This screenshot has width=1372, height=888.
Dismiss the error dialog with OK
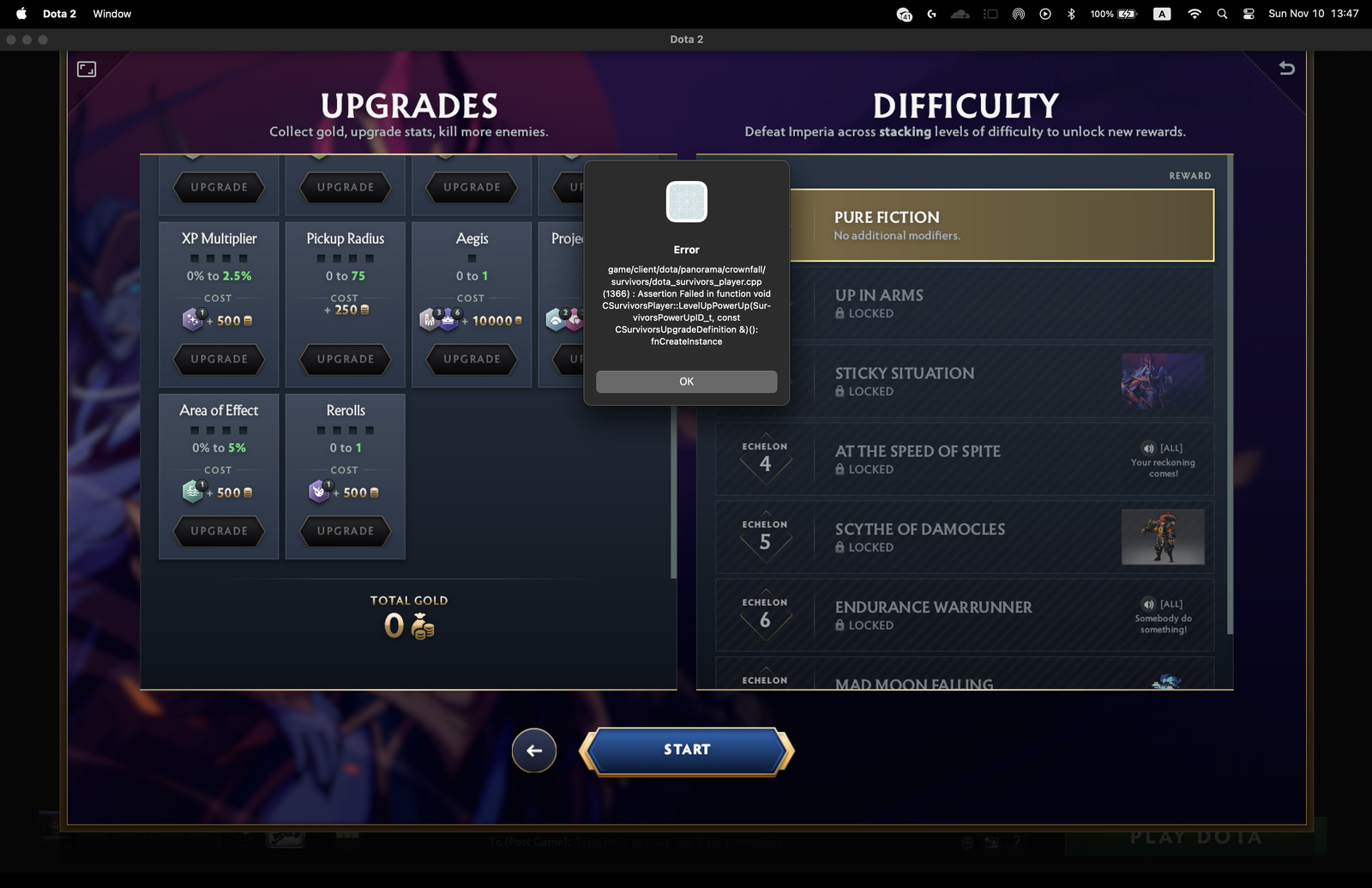(686, 382)
